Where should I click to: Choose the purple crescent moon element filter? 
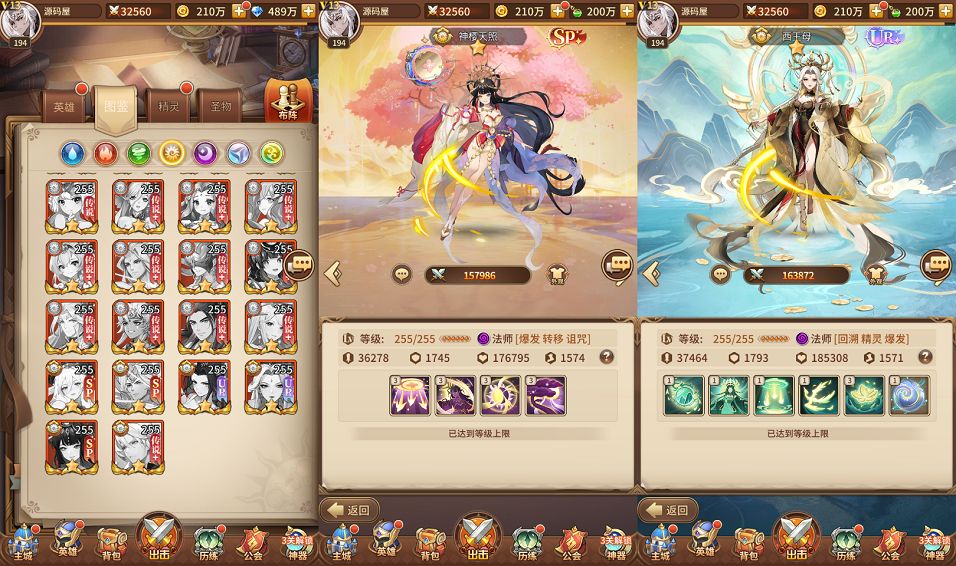click(205, 153)
